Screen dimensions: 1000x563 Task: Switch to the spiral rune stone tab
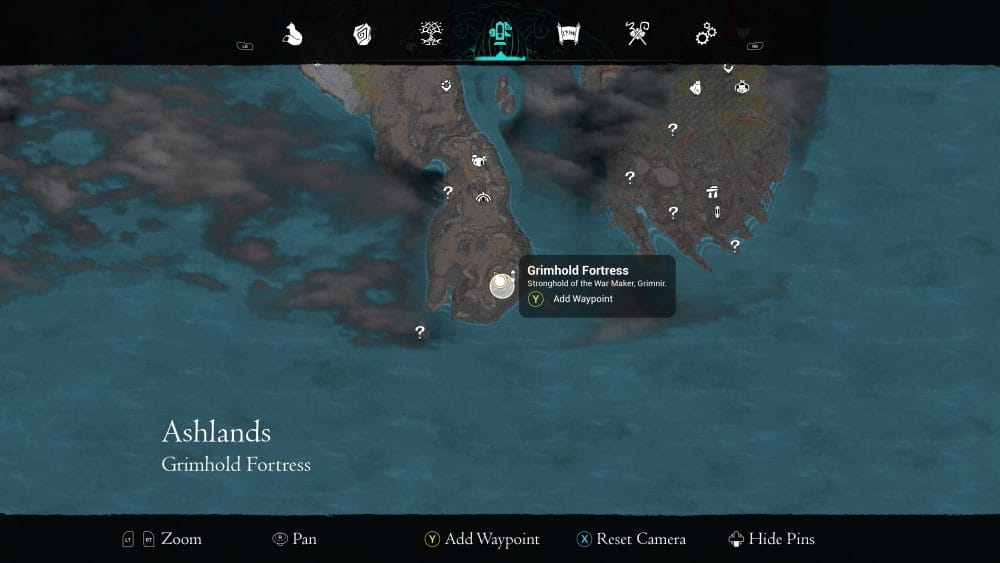tap(362, 35)
